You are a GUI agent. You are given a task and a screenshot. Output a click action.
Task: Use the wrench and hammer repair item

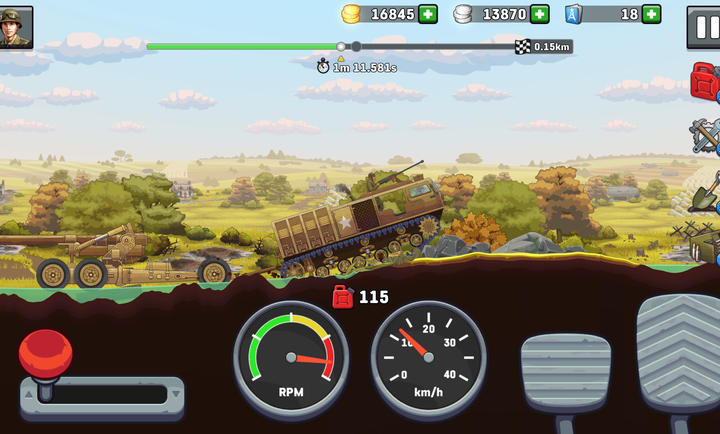click(x=707, y=135)
